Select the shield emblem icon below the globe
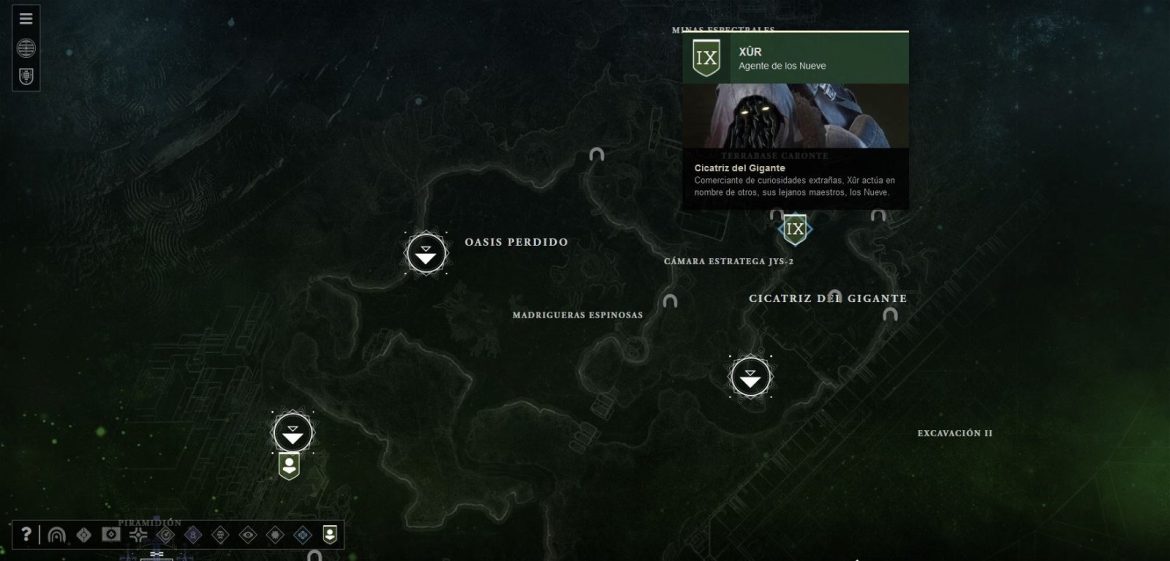Image resolution: width=1170 pixels, height=561 pixels. pyautogui.click(x=26, y=76)
